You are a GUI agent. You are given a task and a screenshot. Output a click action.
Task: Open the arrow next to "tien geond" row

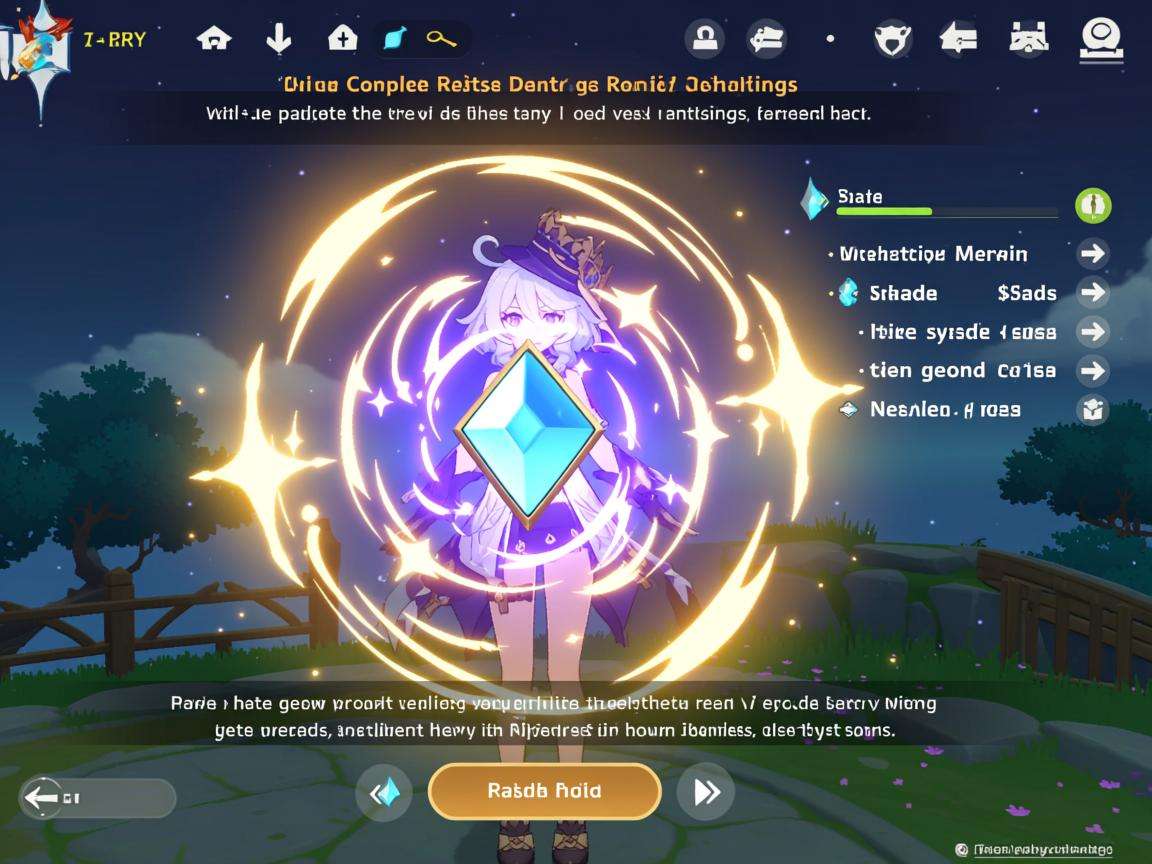point(1093,370)
